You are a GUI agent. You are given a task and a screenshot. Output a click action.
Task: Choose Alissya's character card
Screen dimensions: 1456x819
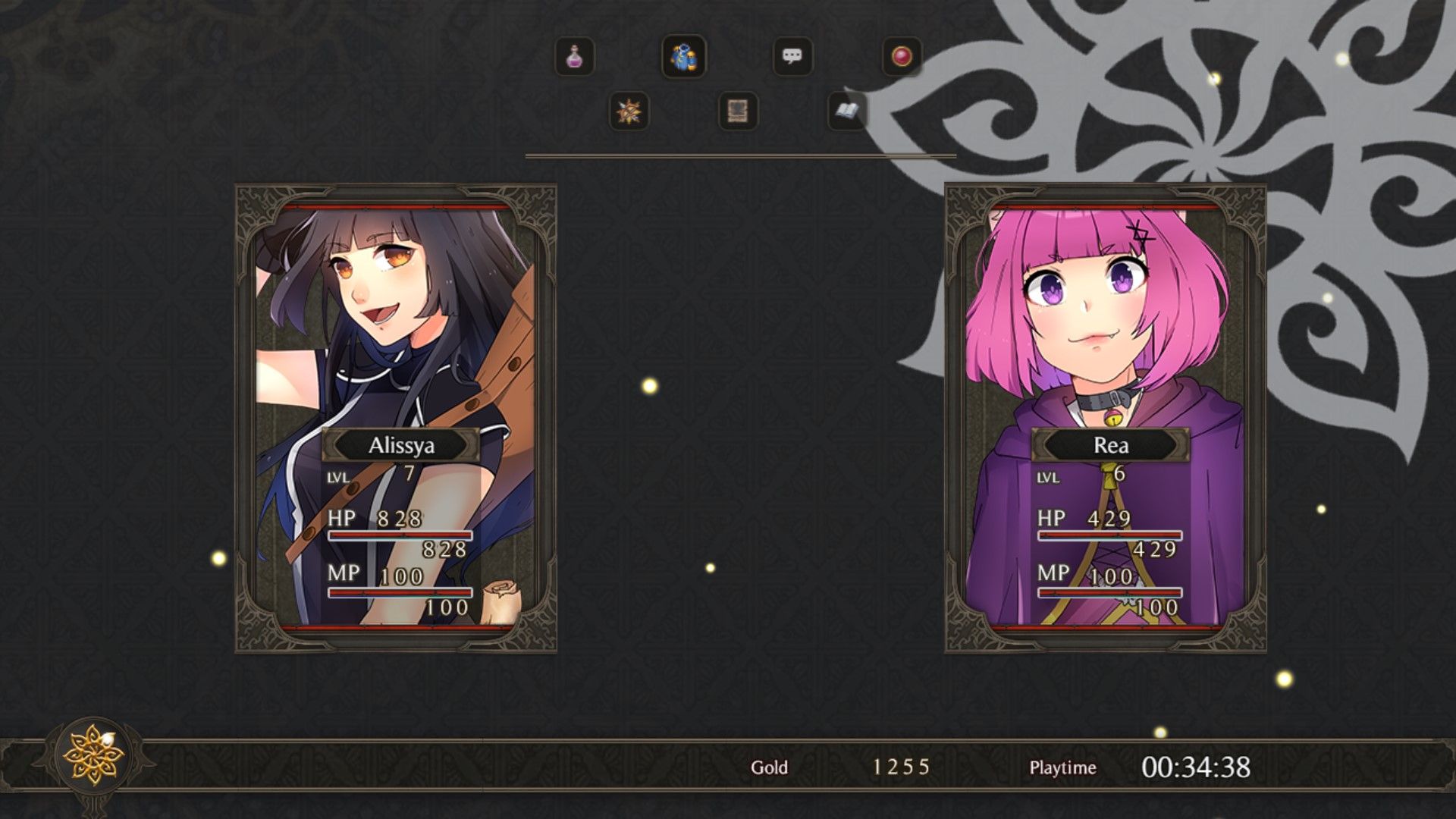coord(396,417)
